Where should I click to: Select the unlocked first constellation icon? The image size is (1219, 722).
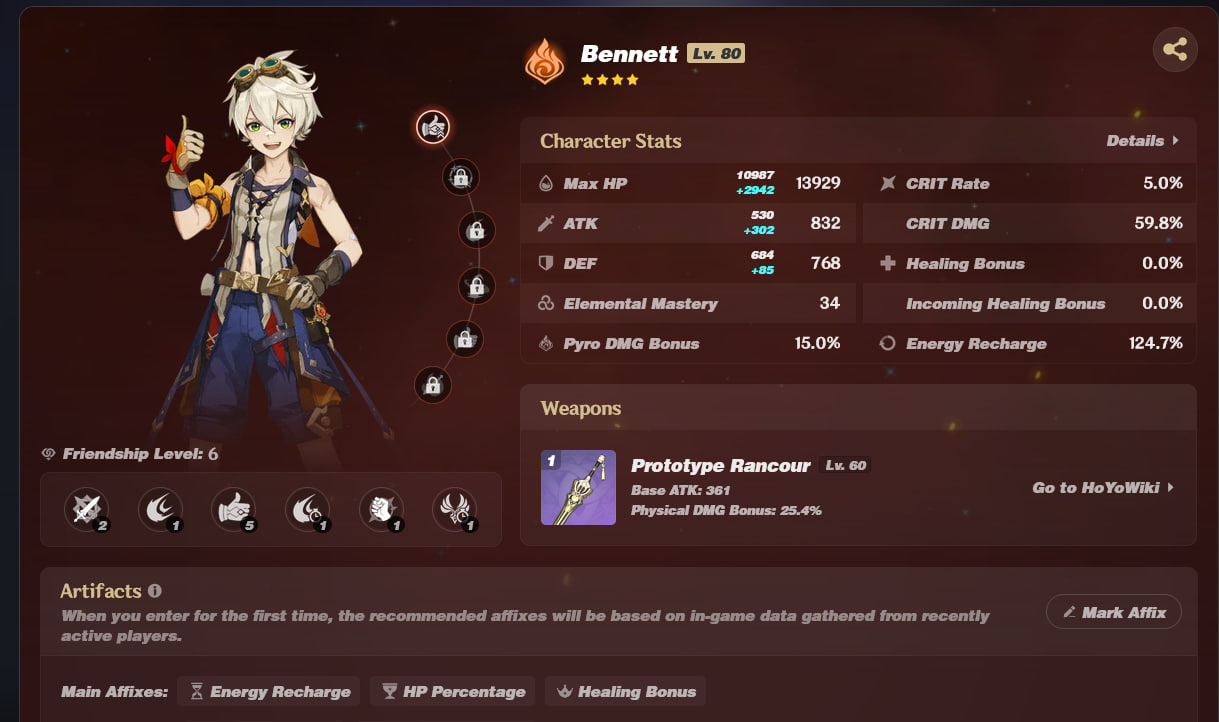pos(433,127)
